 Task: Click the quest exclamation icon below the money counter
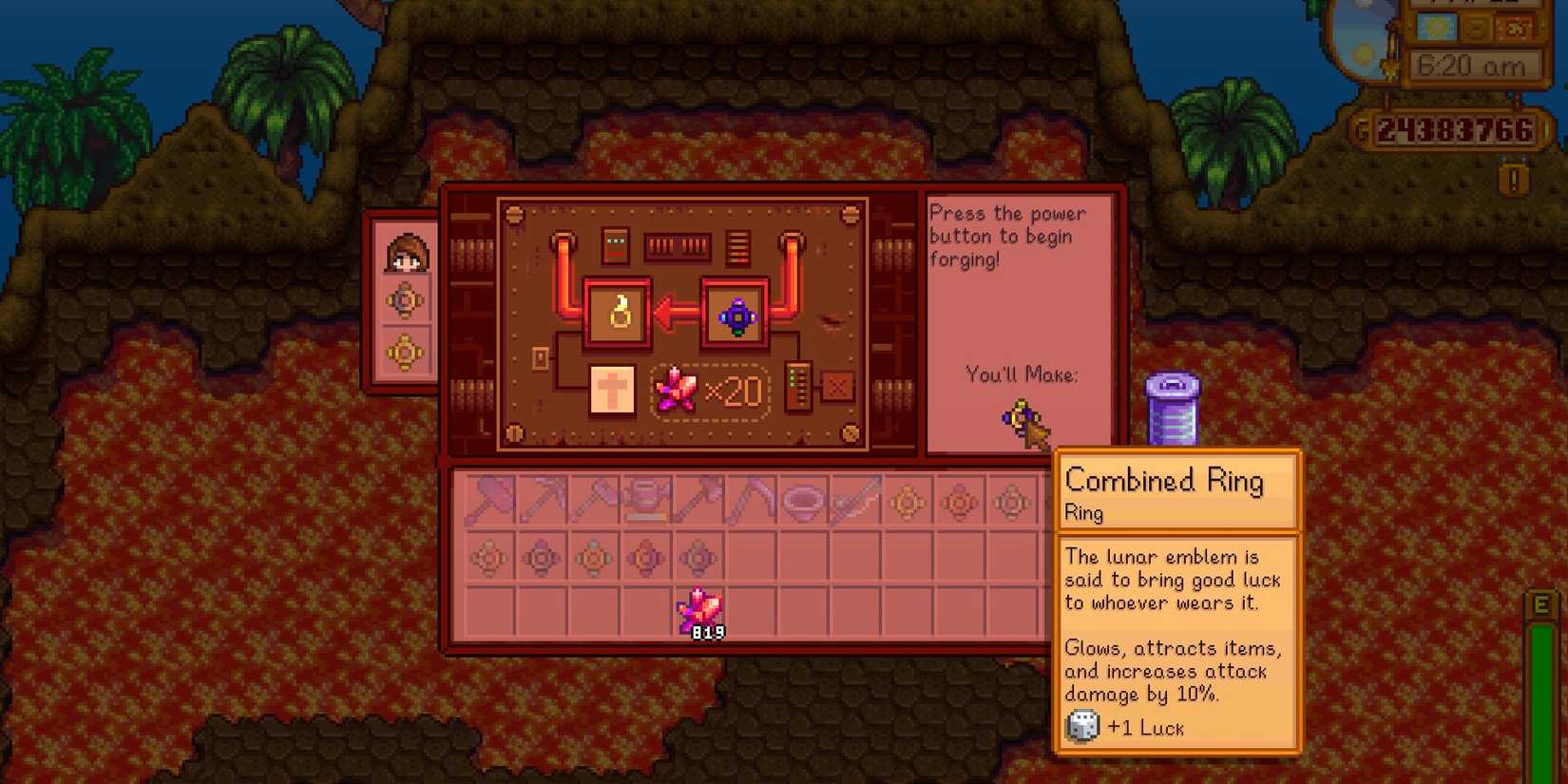click(x=1513, y=178)
